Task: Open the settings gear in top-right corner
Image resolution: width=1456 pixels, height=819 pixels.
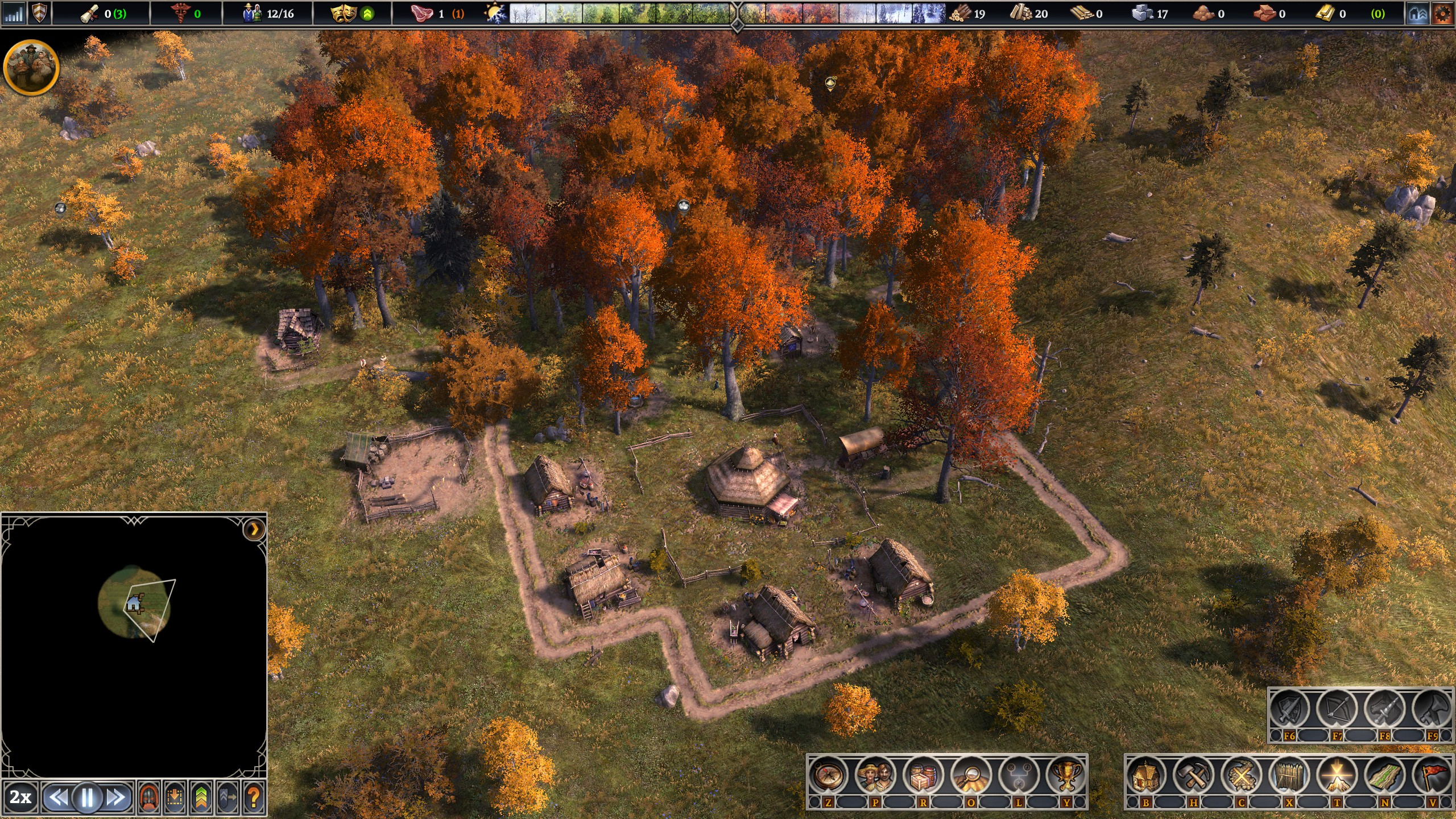Action: pos(1442,14)
